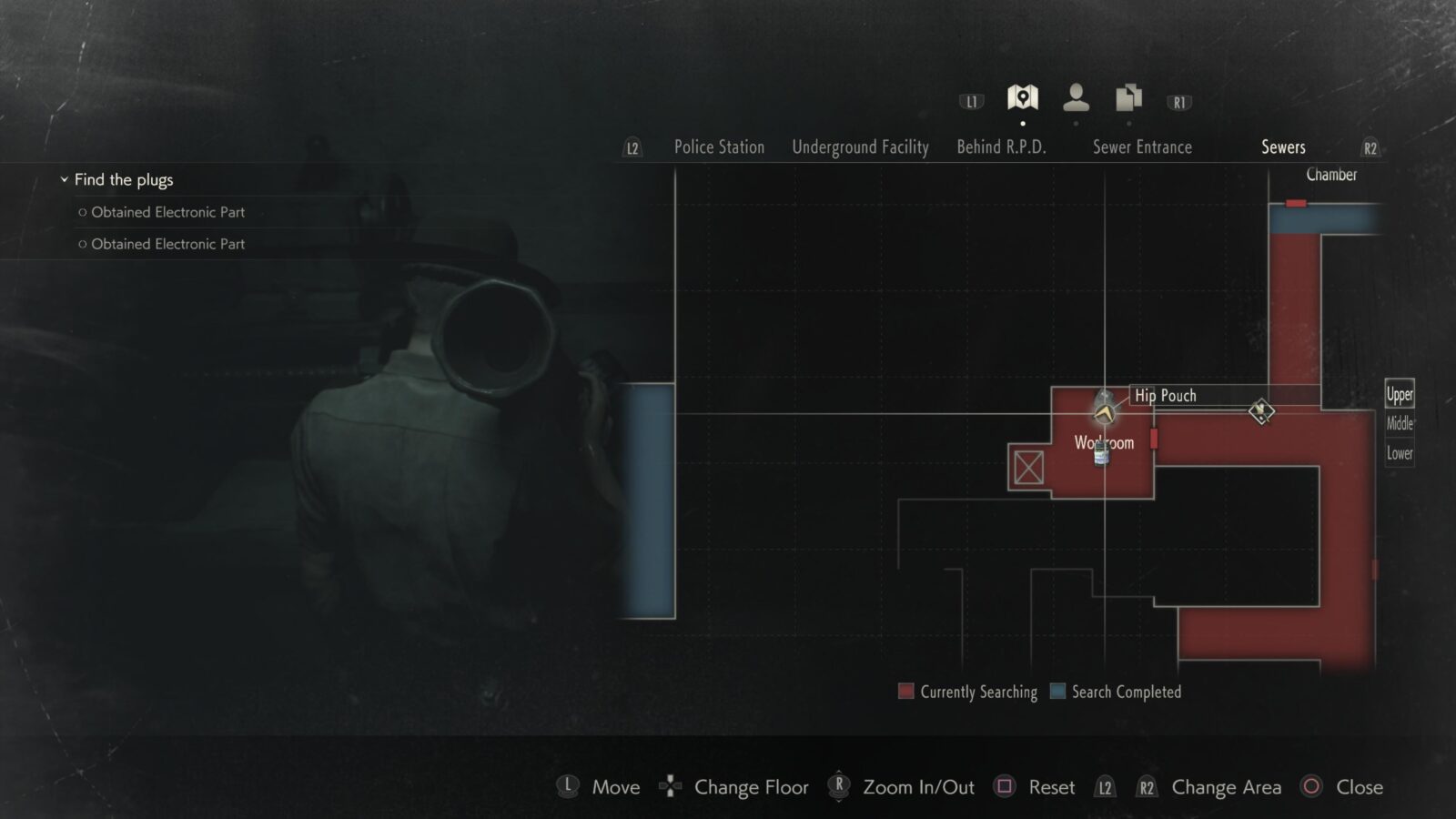Click the Currently Searching red swatch

click(908, 692)
